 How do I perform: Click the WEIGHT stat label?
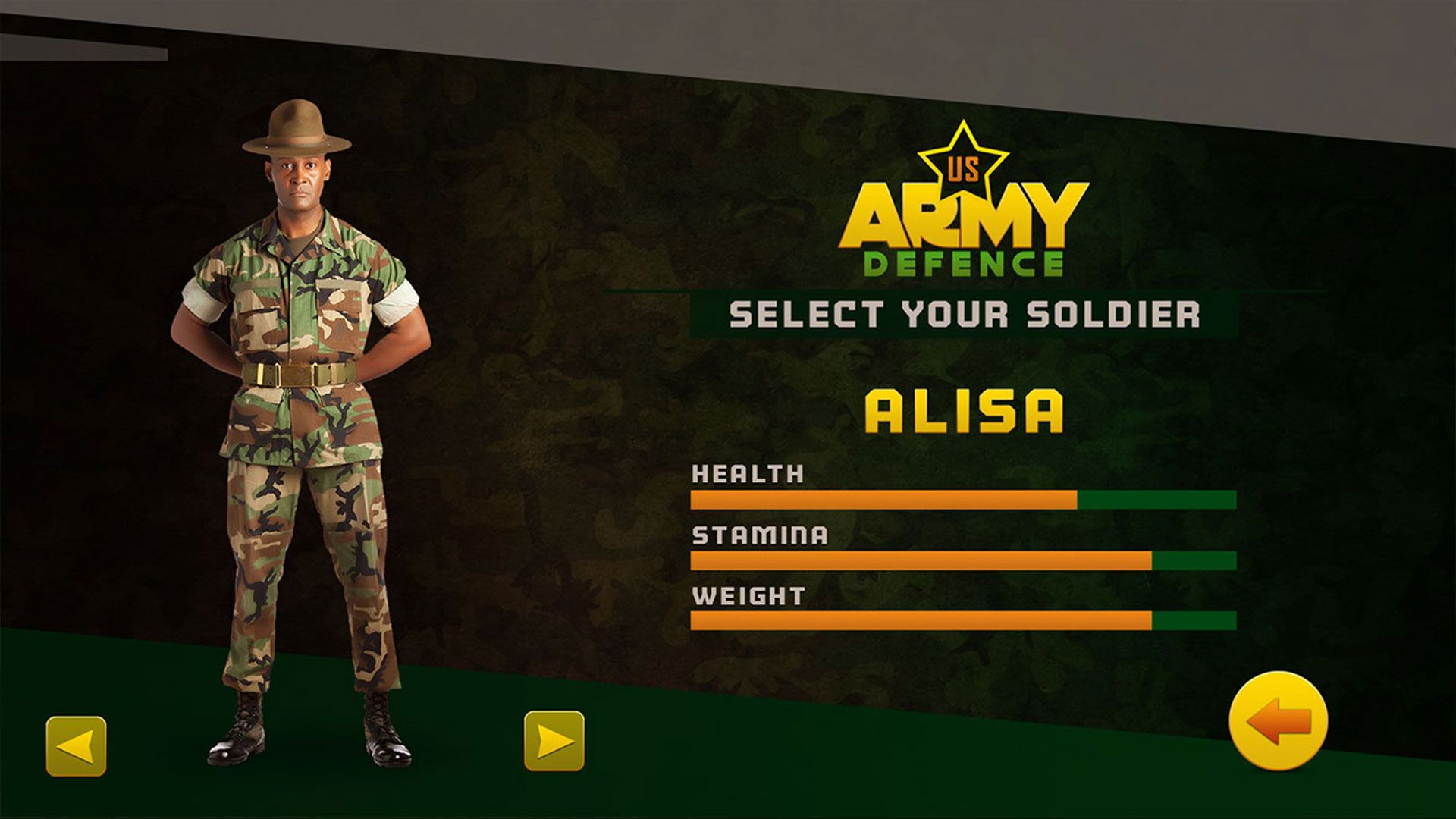click(747, 597)
